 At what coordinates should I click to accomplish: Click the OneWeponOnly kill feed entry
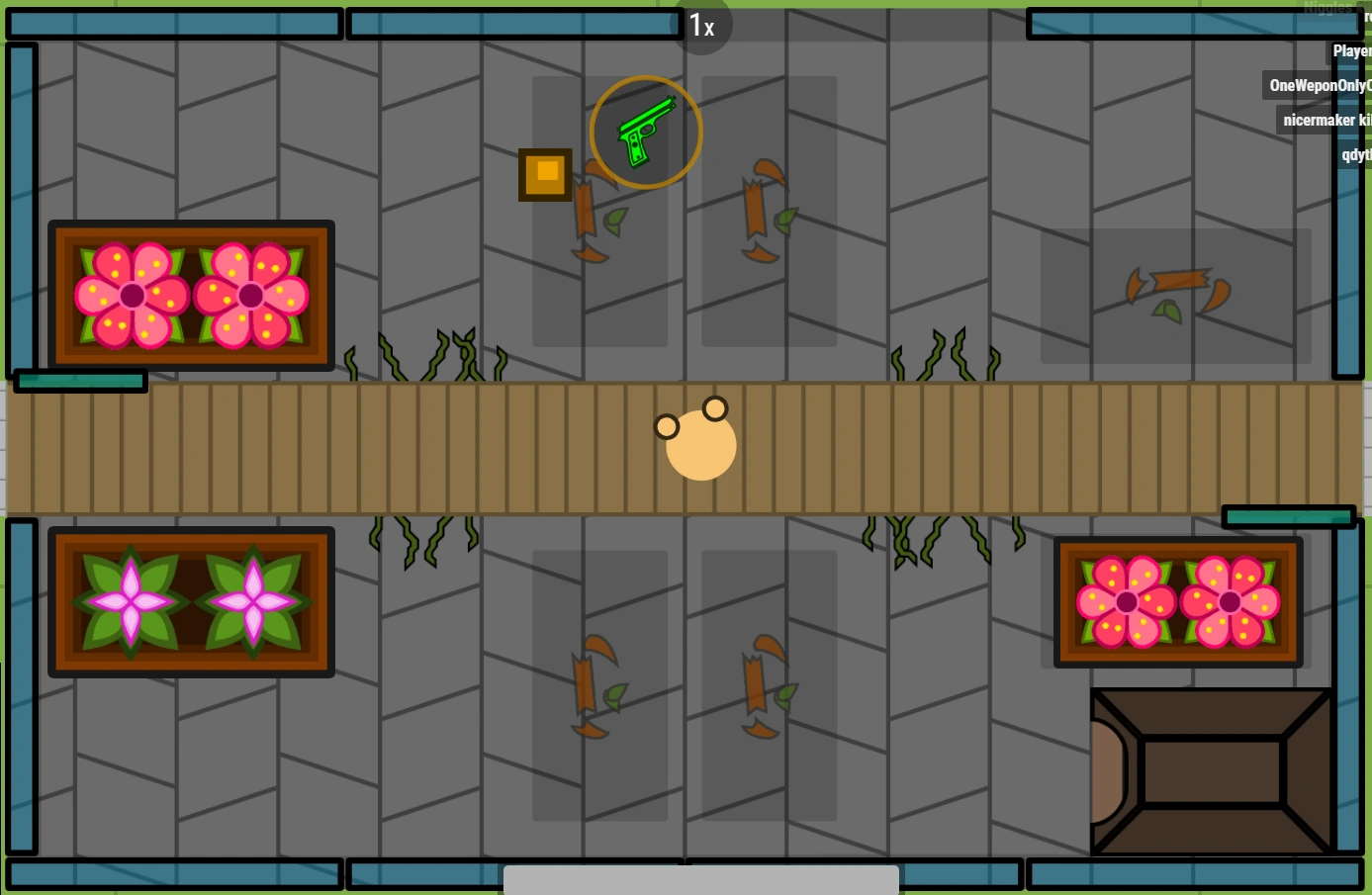tap(1318, 85)
